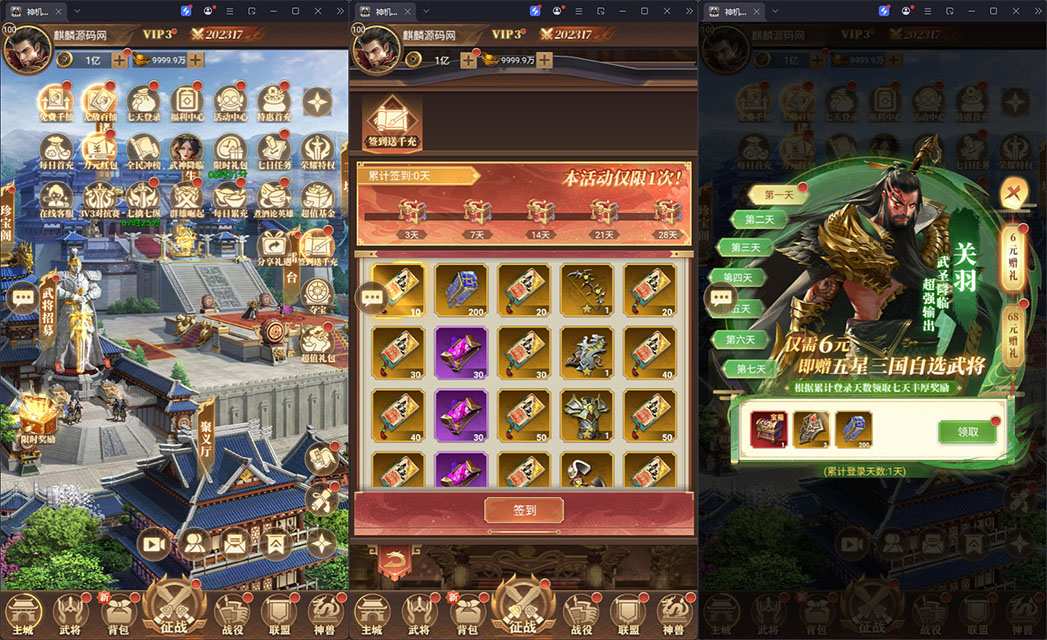
Task: Open 活动中心 in the bright left window
Action: [x=231, y=105]
